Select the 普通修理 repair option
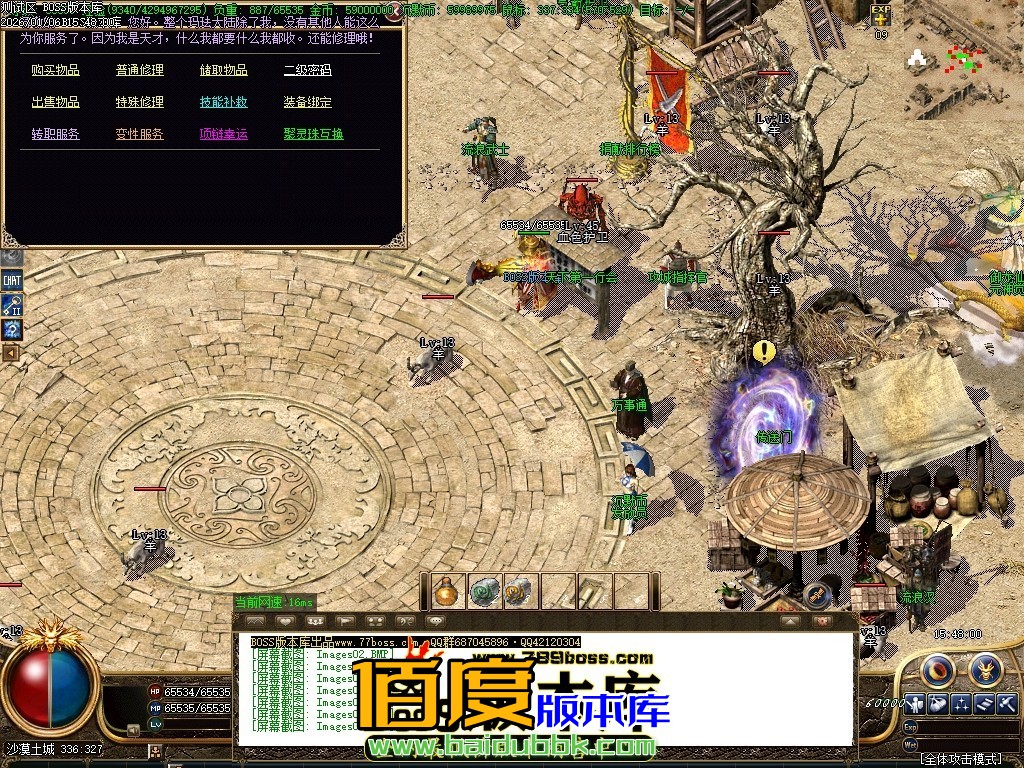This screenshot has width=1024, height=768. pos(139,70)
